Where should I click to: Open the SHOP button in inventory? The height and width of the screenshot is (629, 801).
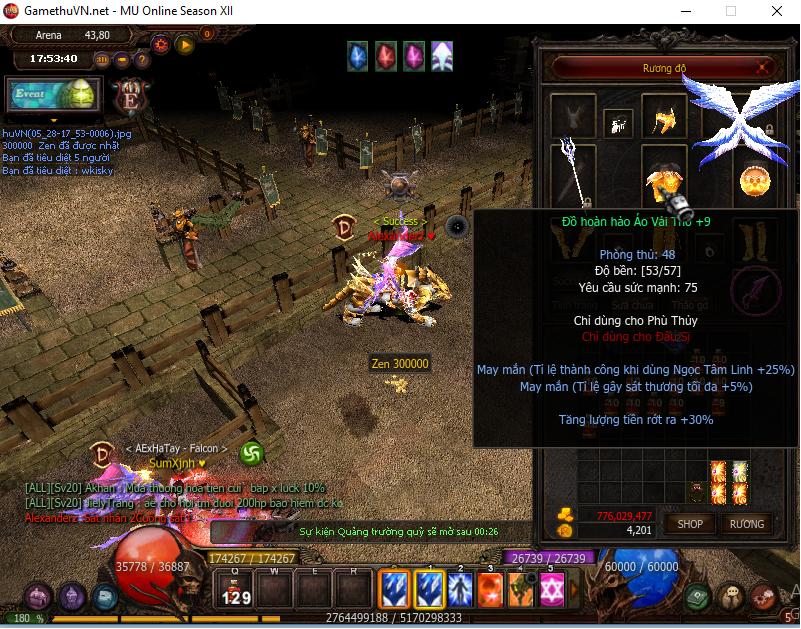point(690,524)
